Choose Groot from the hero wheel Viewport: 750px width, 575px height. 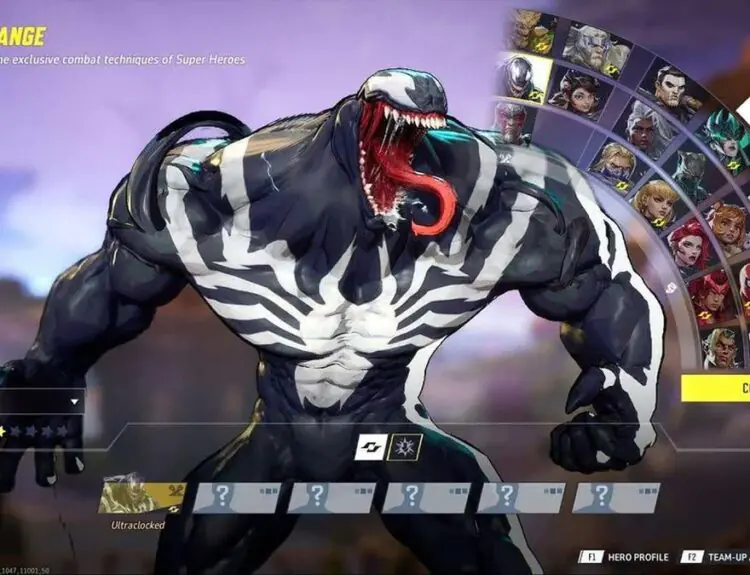click(x=528, y=28)
